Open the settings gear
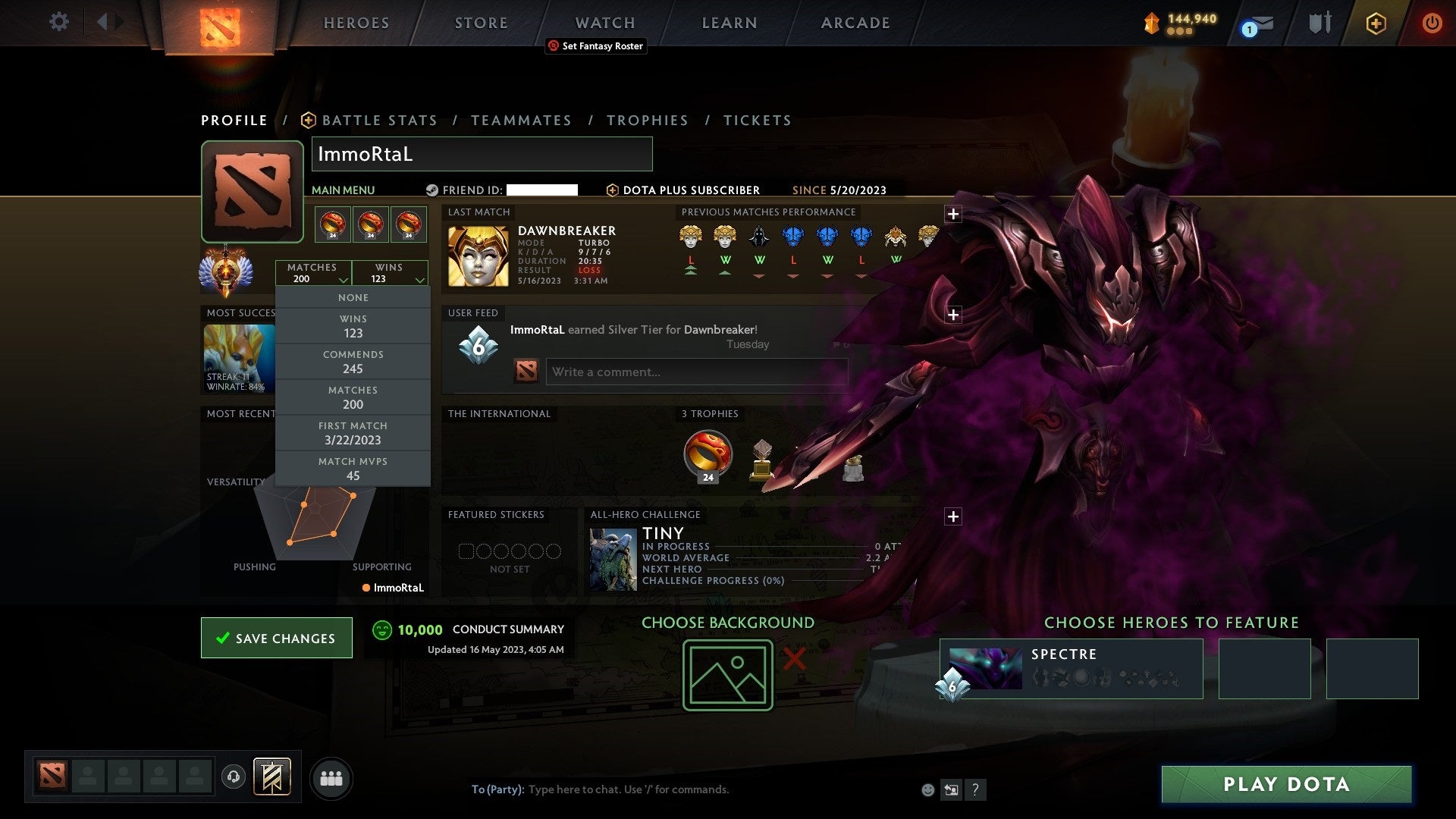The height and width of the screenshot is (819, 1456). pos(58,22)
